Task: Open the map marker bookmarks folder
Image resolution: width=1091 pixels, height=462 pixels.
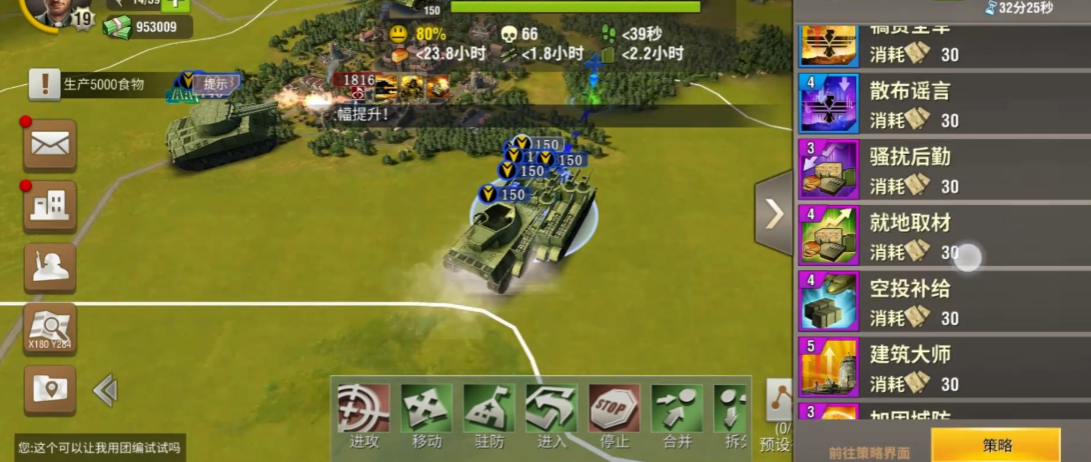Action: [49, 388]
